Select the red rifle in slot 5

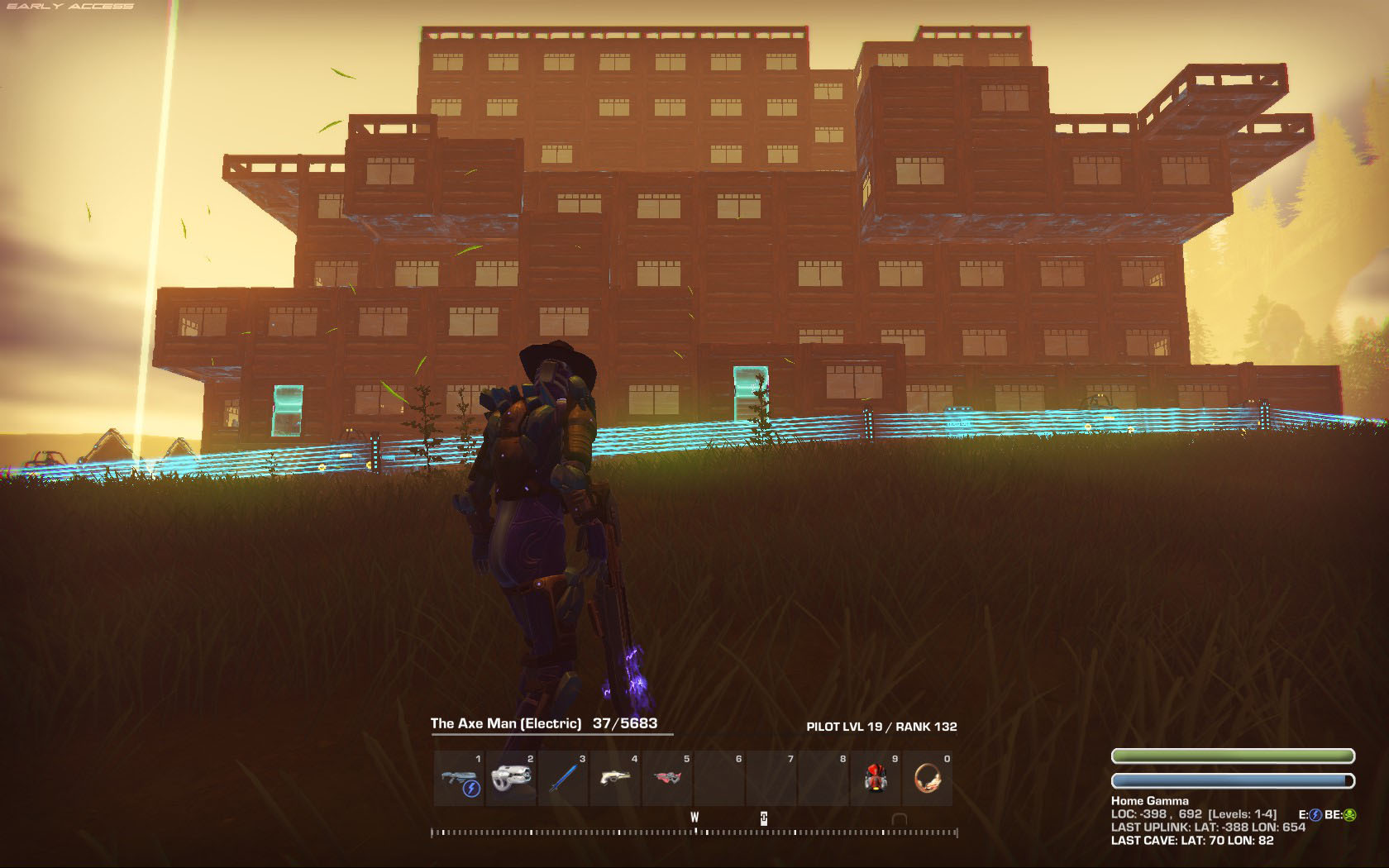point(668,779)
